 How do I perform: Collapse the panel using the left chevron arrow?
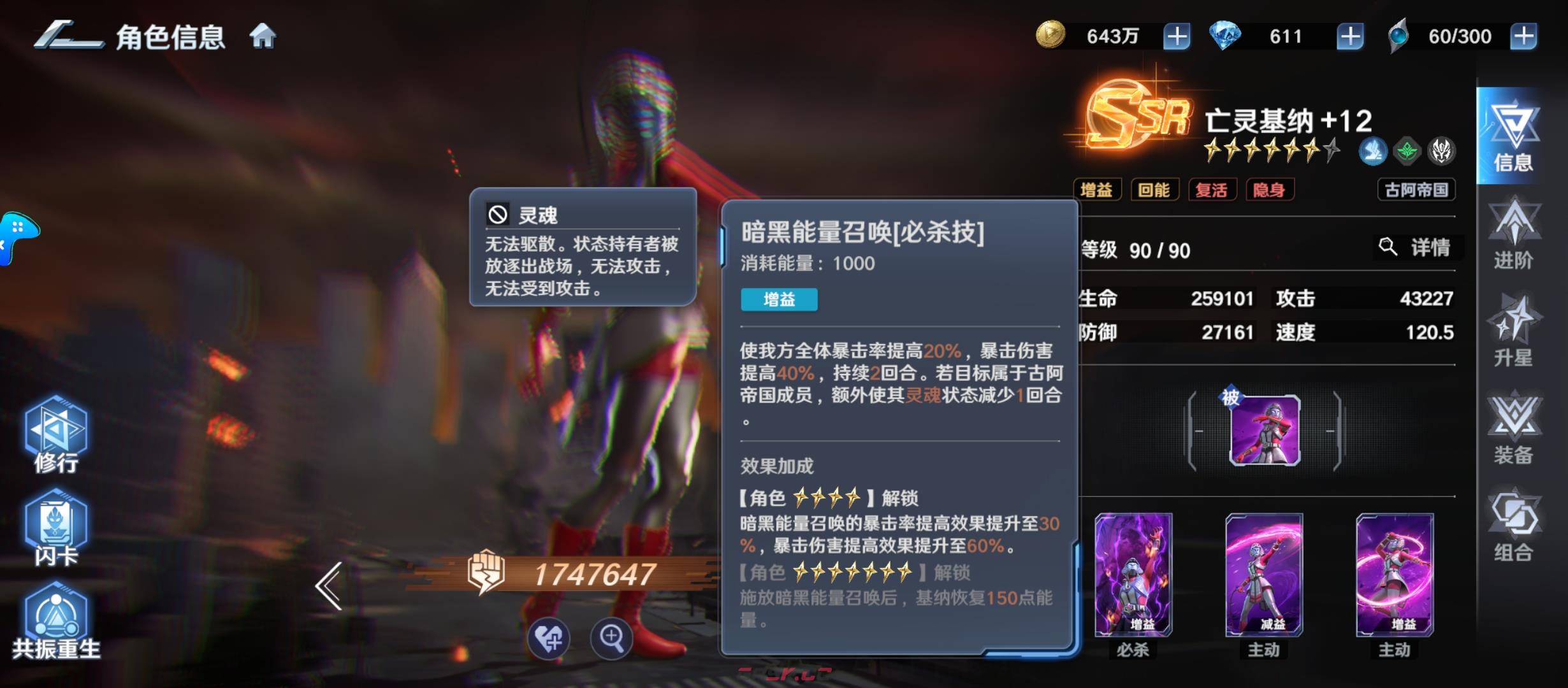tap(329, 586)
